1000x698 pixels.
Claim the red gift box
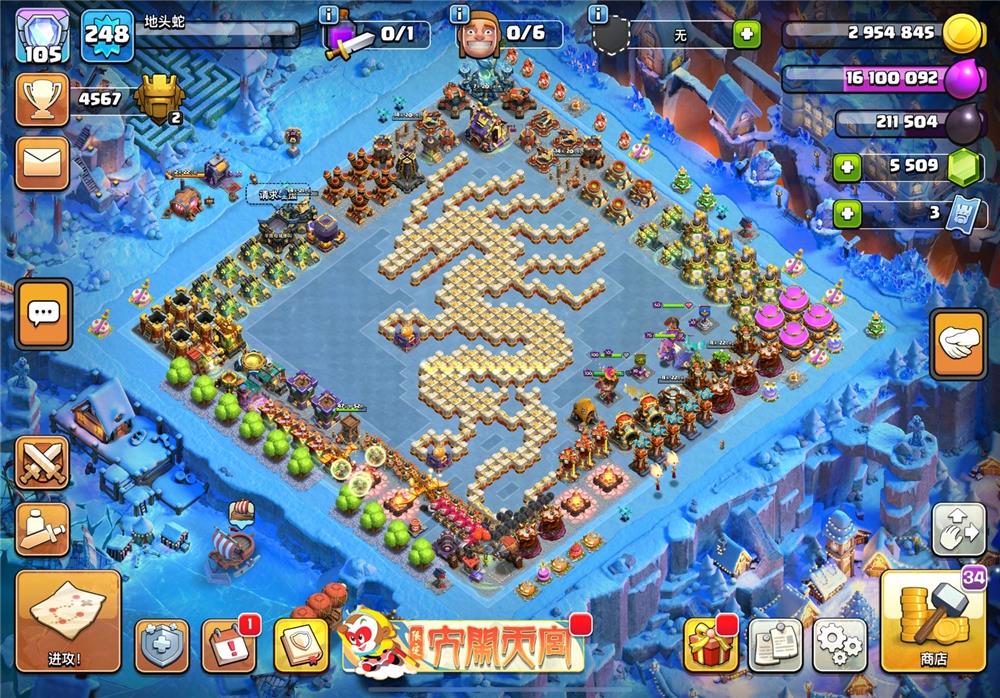coord(710,646)
